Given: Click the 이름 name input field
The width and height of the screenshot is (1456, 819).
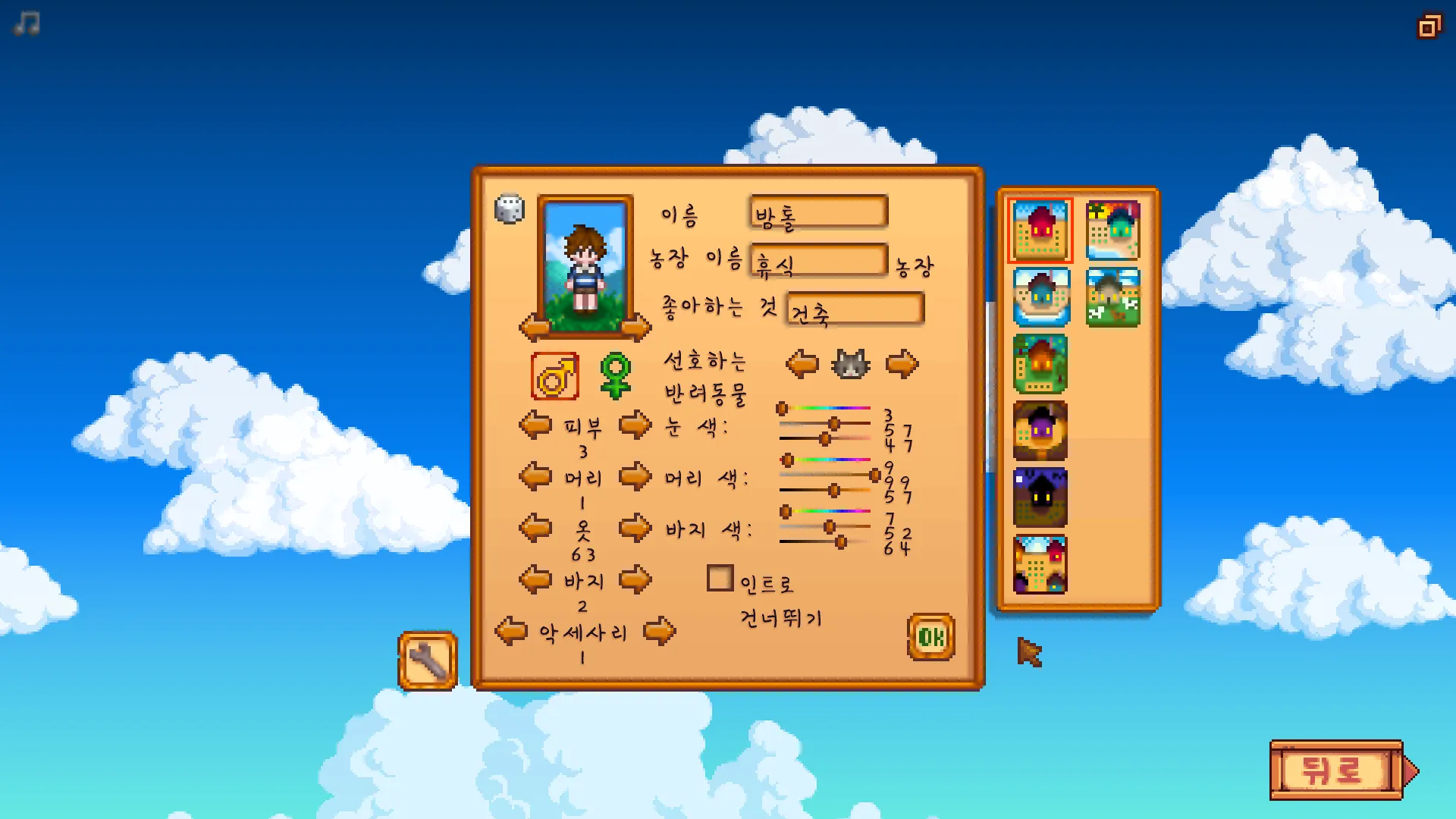Looking at the screenshot, I should point(818,212).
